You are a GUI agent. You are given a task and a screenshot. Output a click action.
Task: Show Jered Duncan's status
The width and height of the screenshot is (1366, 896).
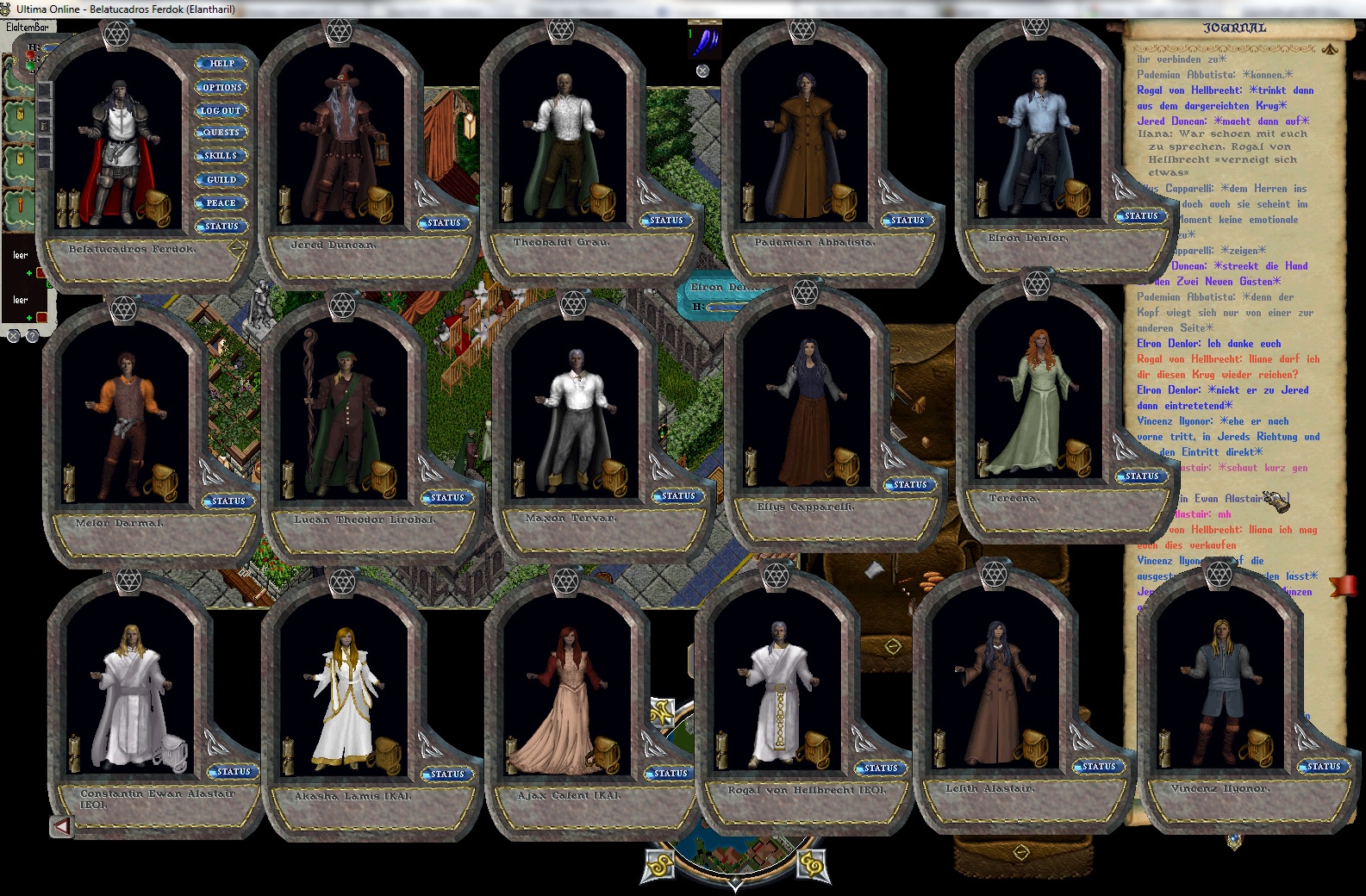coord(444,223)
